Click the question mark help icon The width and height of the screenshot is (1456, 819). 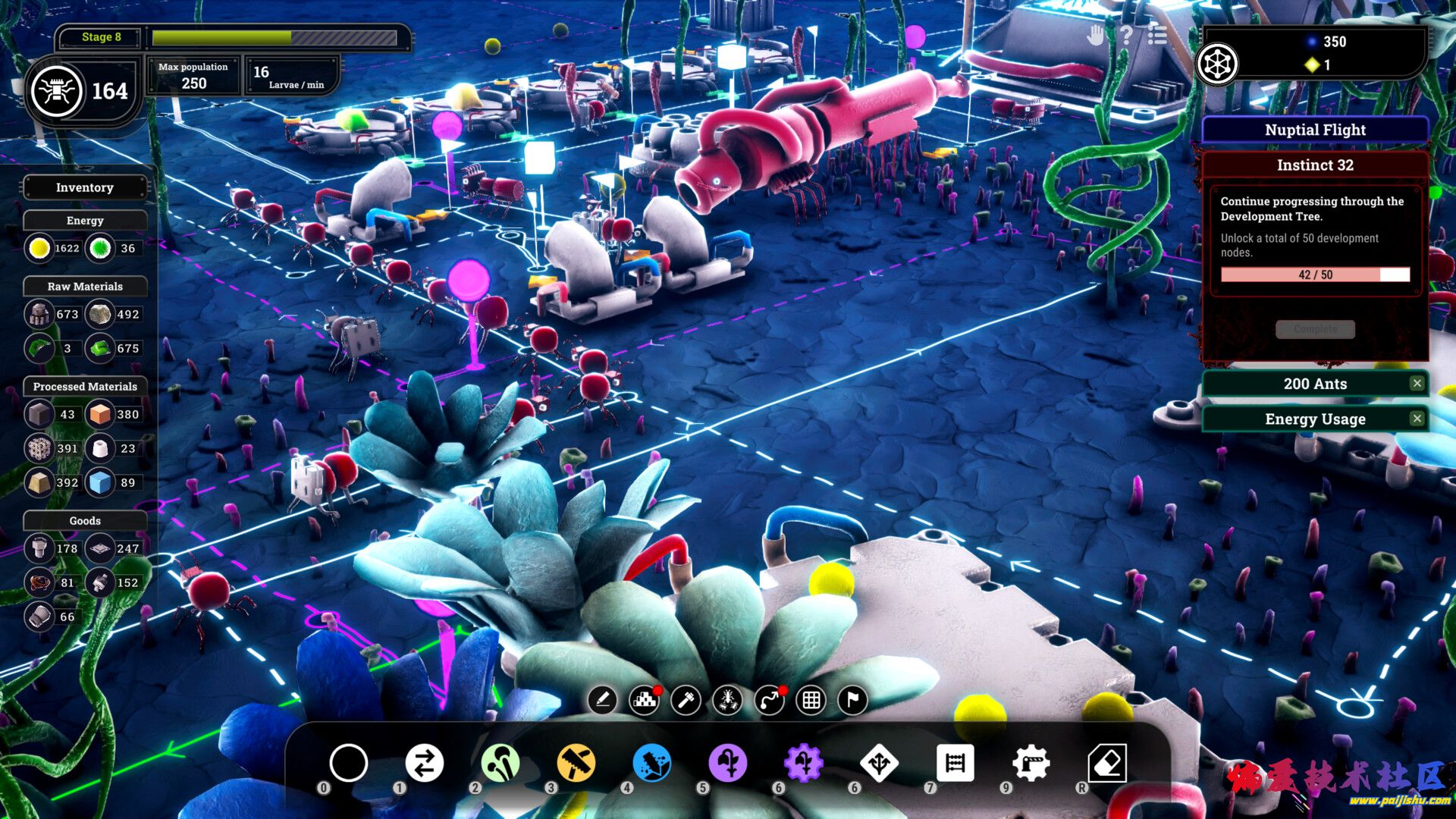(x=1126, y=35)
